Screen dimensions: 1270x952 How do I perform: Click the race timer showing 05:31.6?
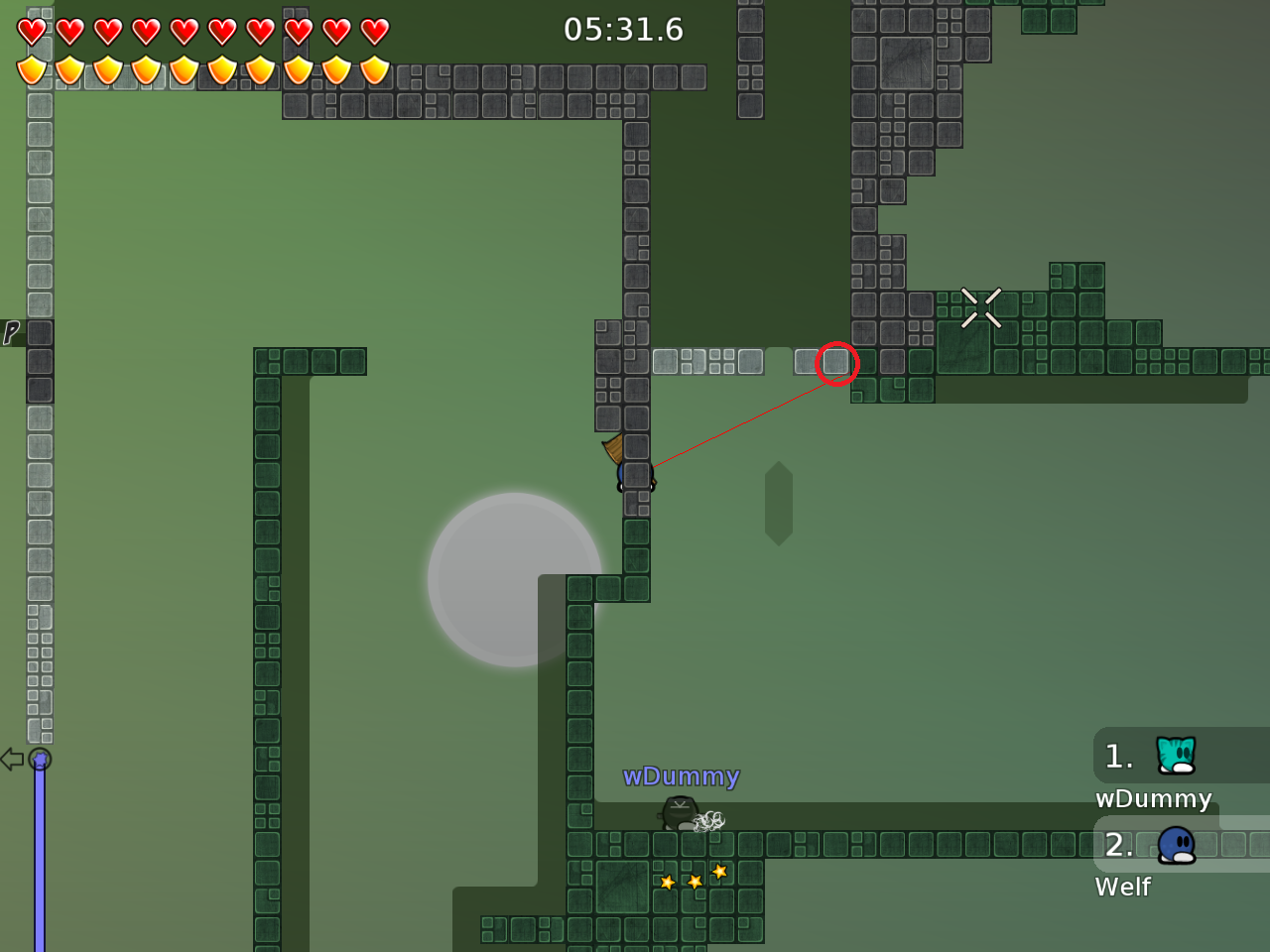coord(623,30)
